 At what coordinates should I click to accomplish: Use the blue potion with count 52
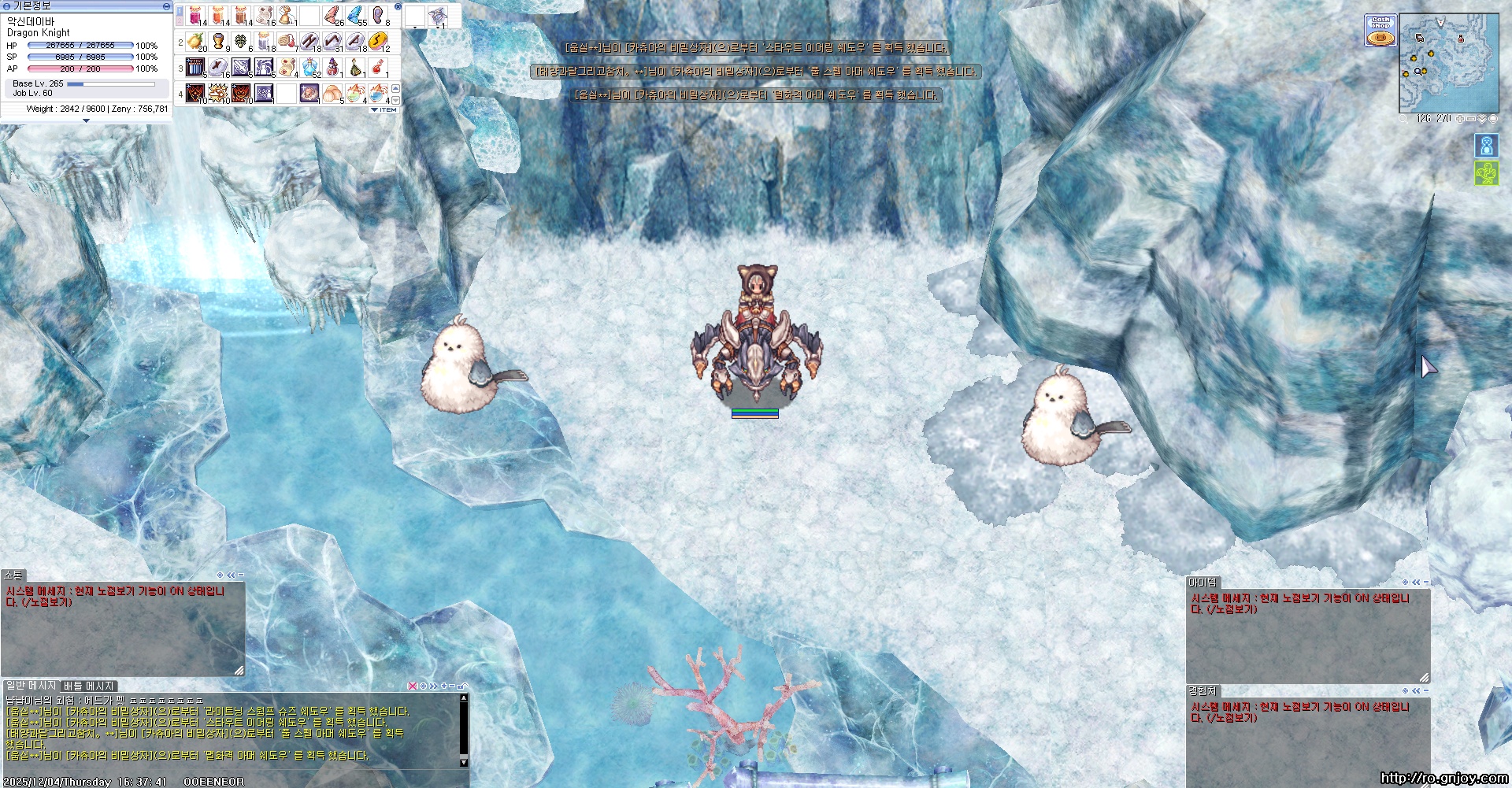coord(310,68)
